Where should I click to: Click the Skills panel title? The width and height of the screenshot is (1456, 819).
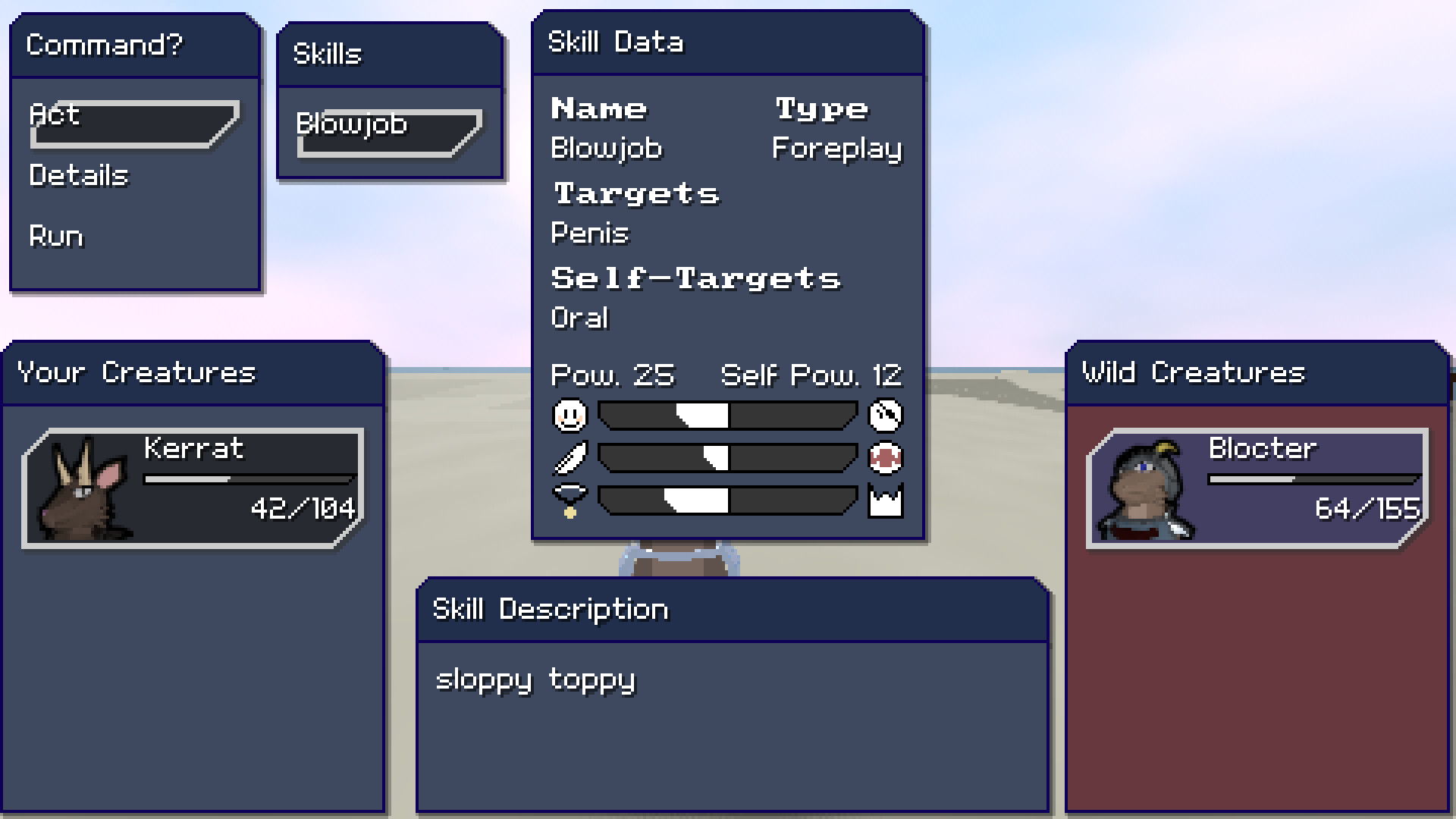pyautogui.click(x=328, y=53)
